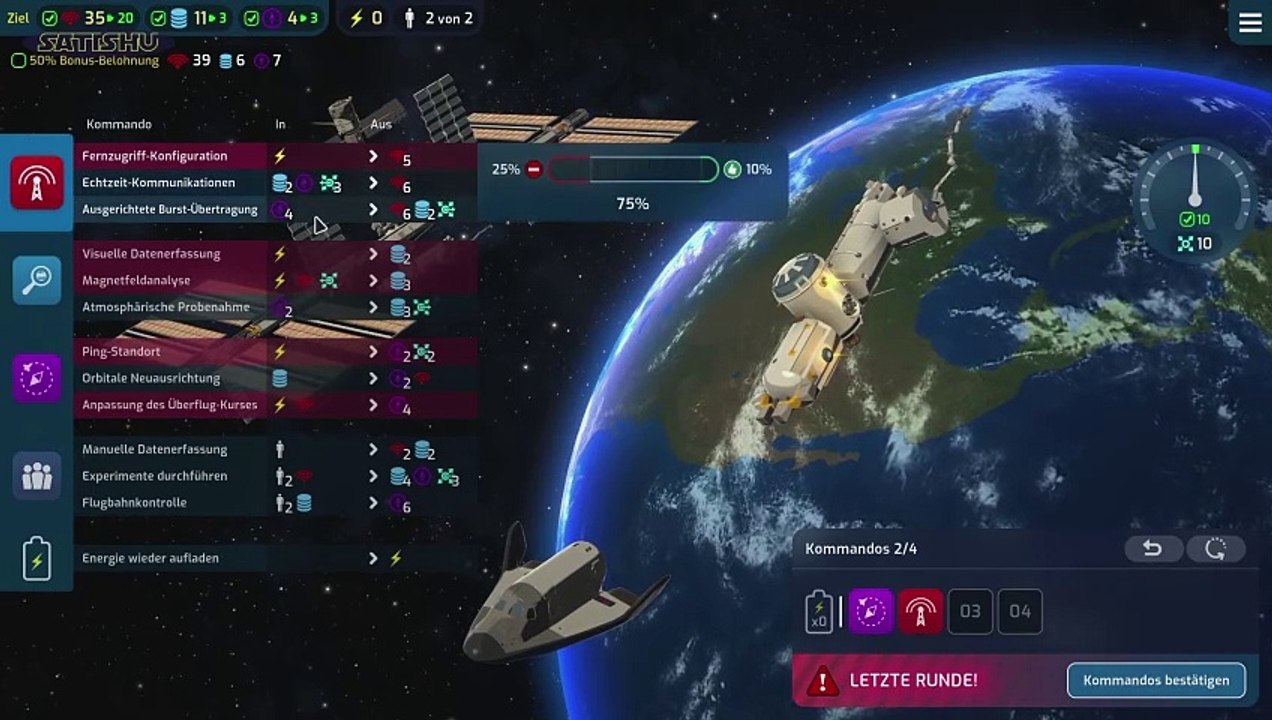Choose Fernzugriff-Konfiguration command
The height and width of the screenshot is (720, 1272).
pos(155,157)
